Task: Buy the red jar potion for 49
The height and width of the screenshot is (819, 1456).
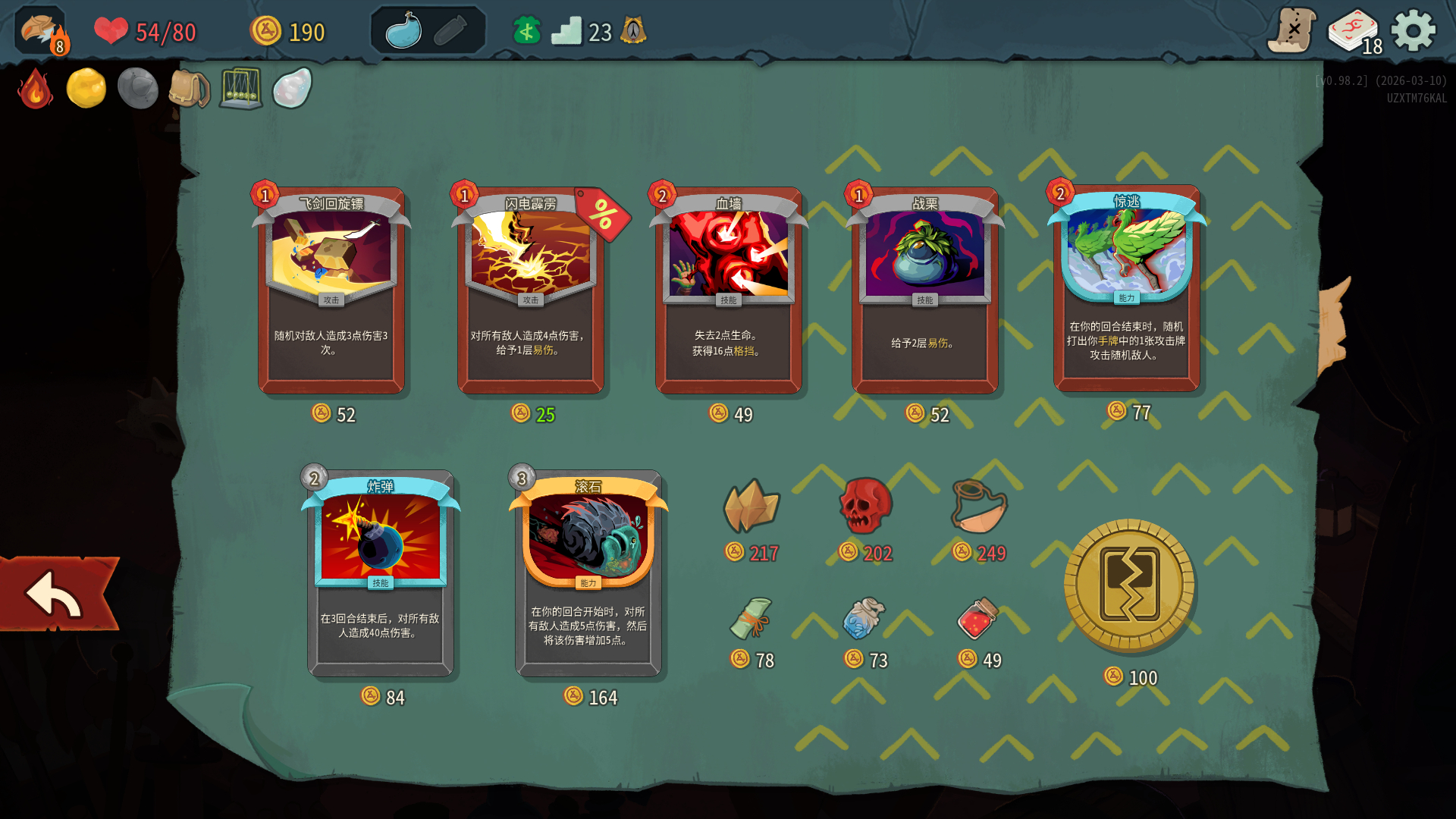Action: tap(977, 619)
